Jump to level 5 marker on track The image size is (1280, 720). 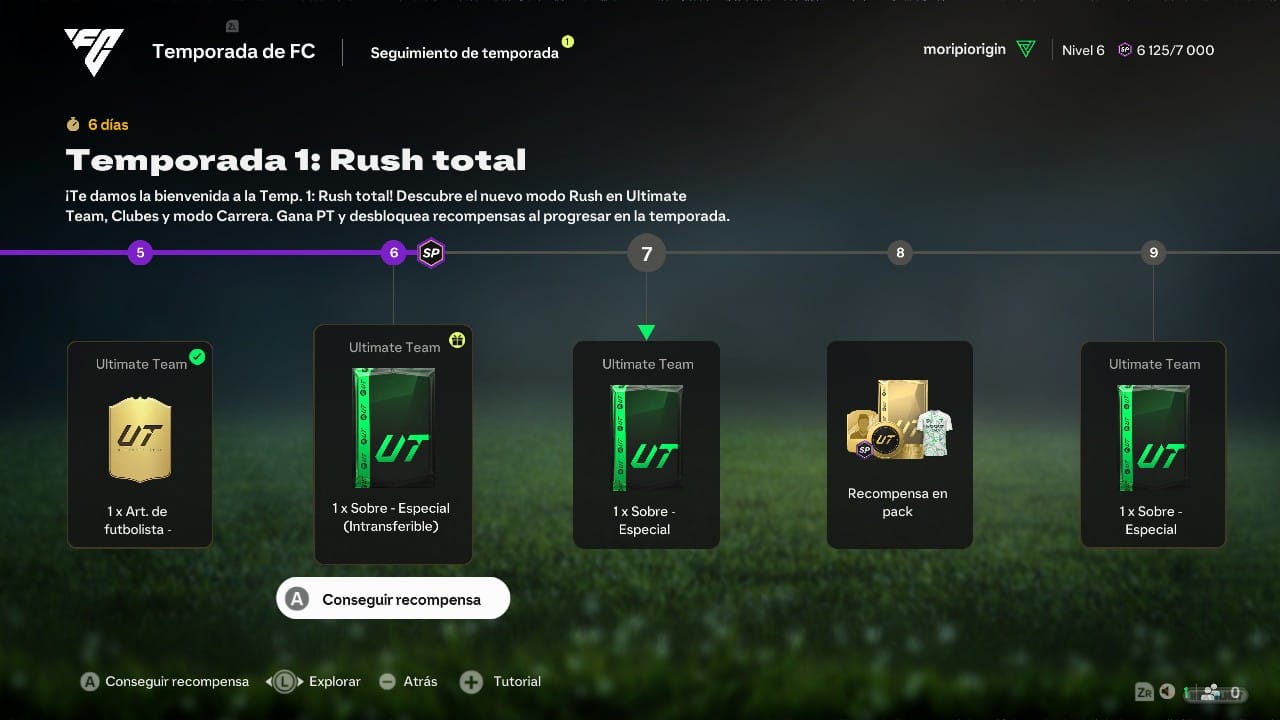tap(140, 253)
